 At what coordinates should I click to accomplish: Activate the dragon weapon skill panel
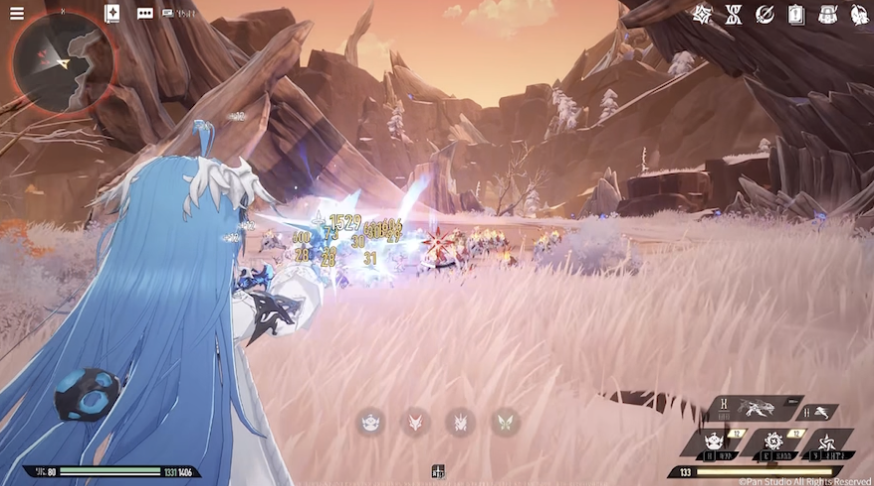[755, 408]
